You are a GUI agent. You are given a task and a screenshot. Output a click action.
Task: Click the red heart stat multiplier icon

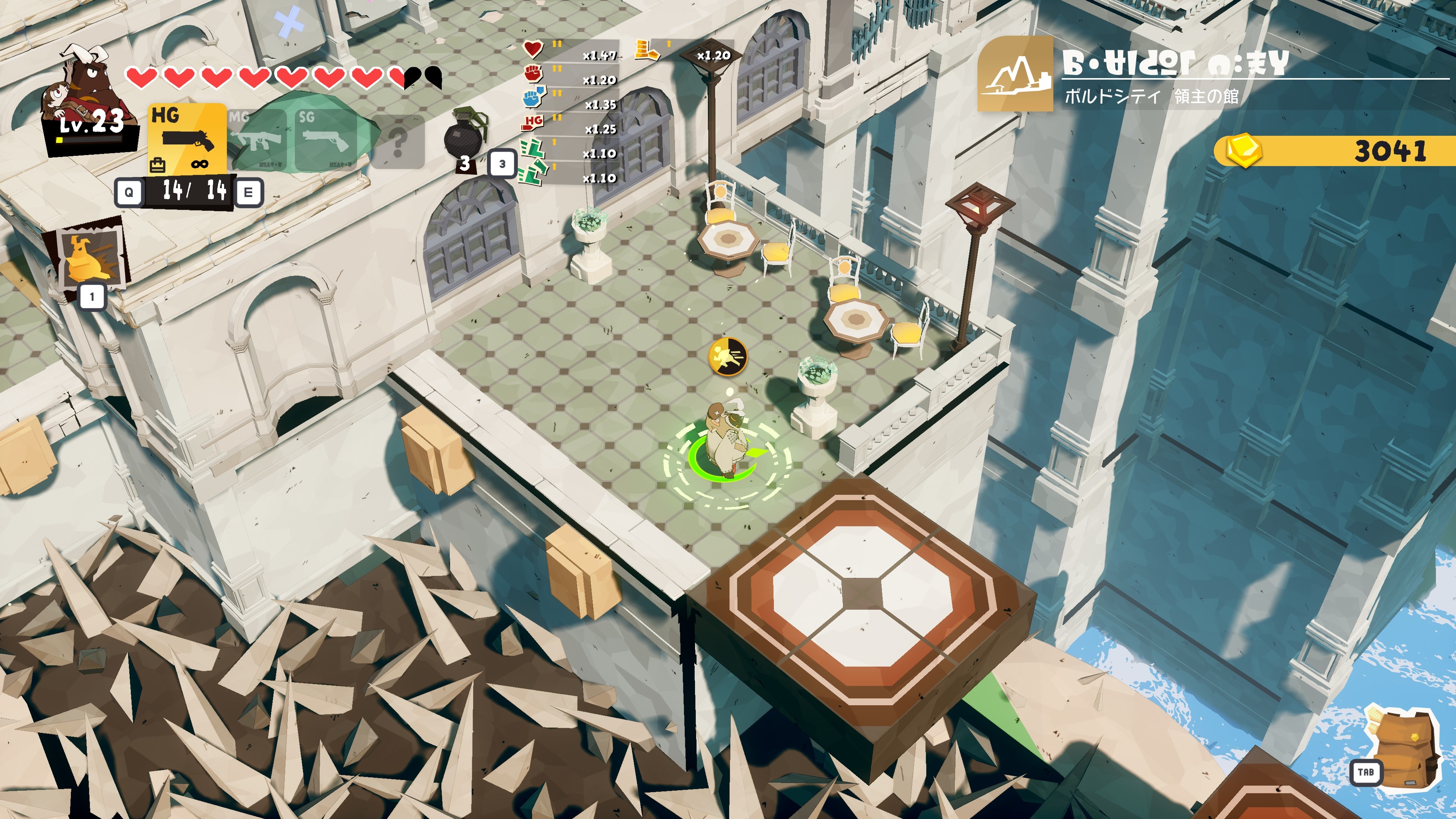pos(532,49)
